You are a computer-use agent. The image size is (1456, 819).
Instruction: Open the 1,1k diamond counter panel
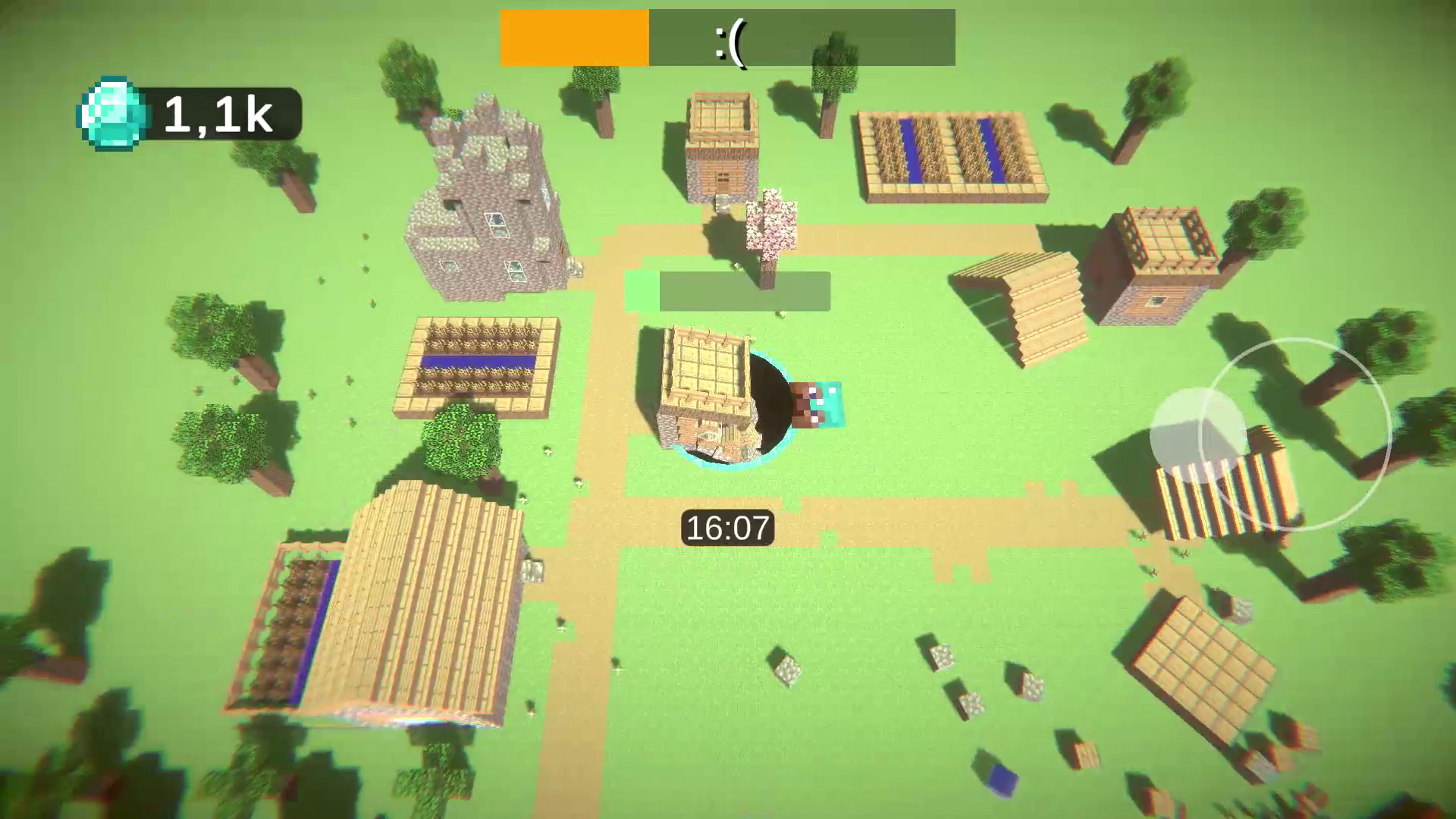click(218, 114)
